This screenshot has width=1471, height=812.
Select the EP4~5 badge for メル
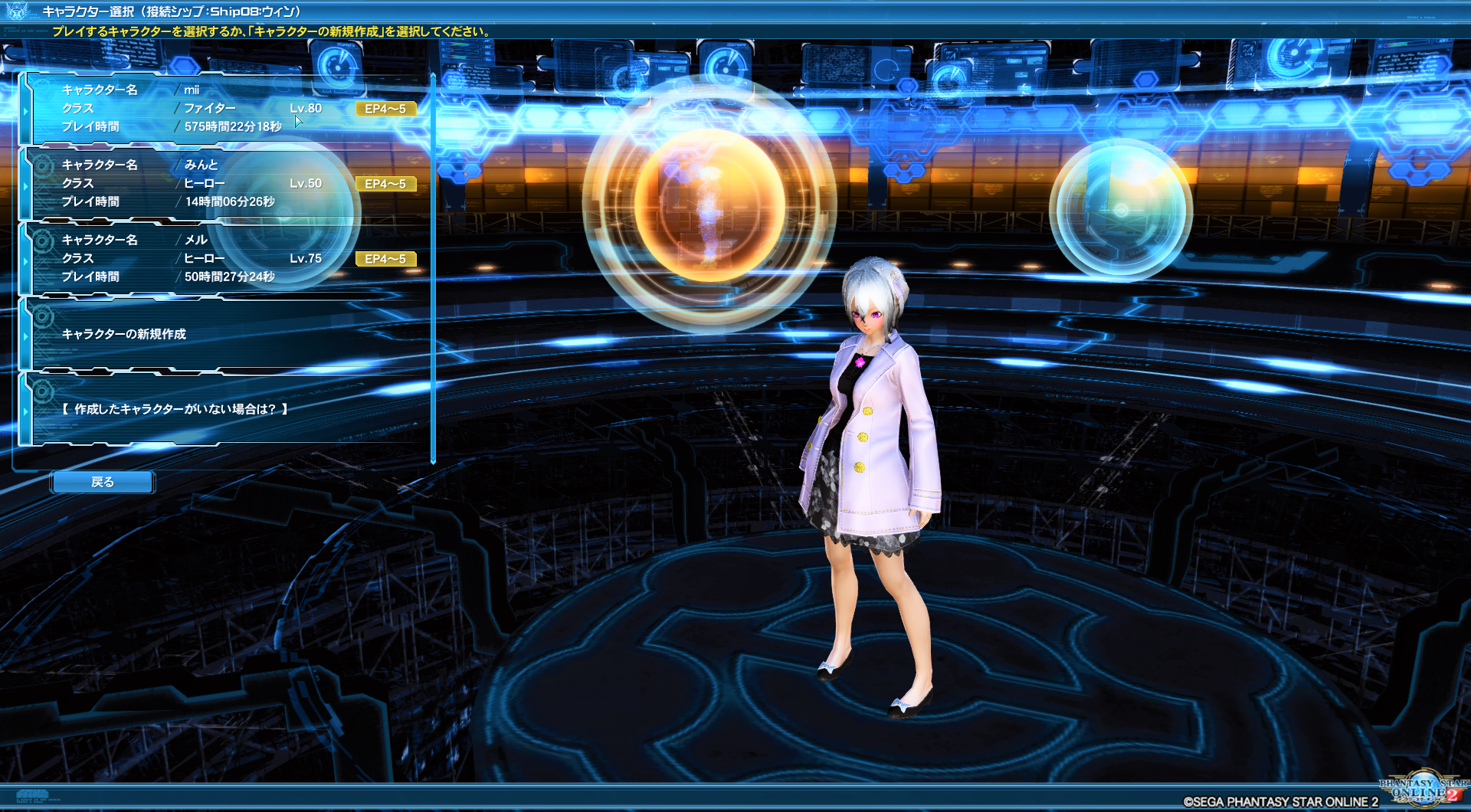coord(385,259)
